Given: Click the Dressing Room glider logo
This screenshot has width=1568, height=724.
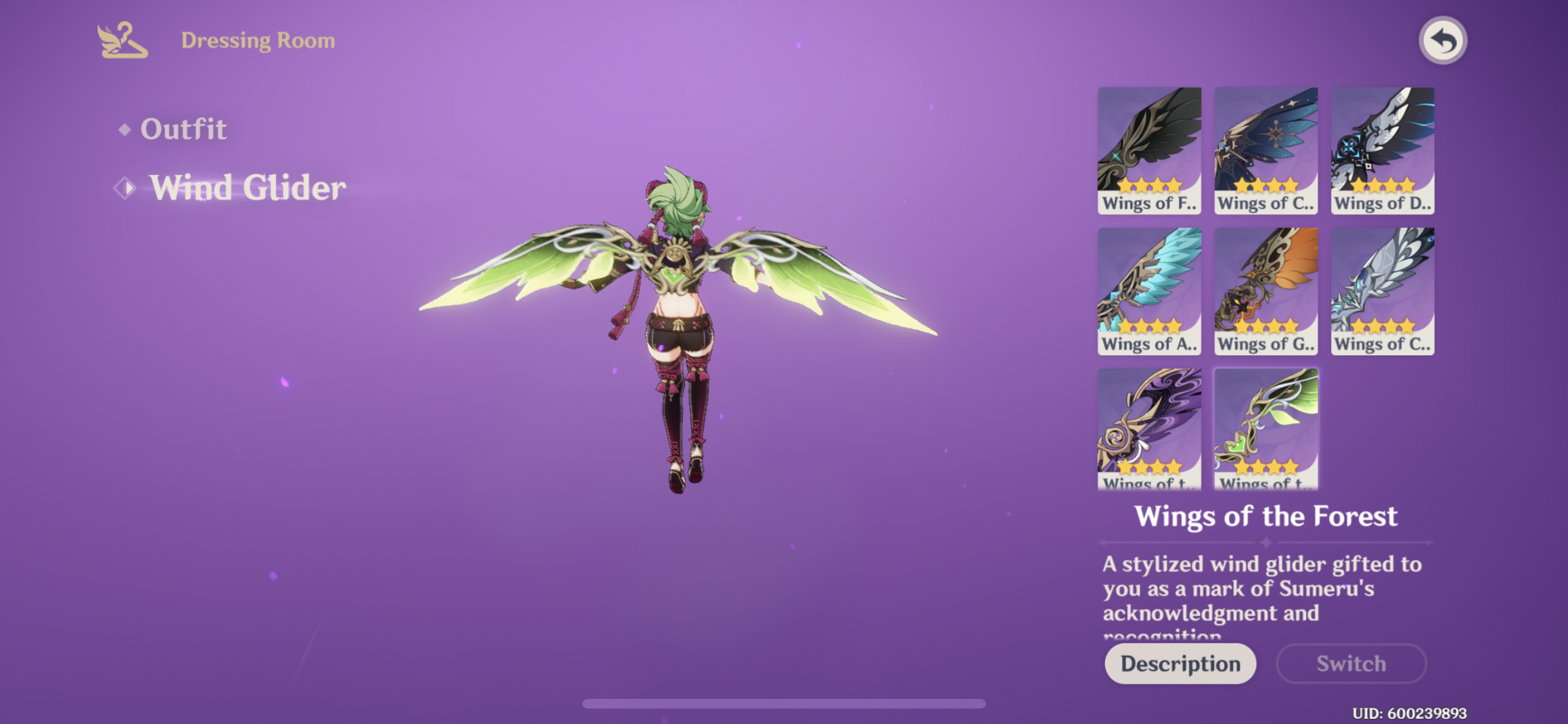Looking at the screenshot, I should click(121, 41).
